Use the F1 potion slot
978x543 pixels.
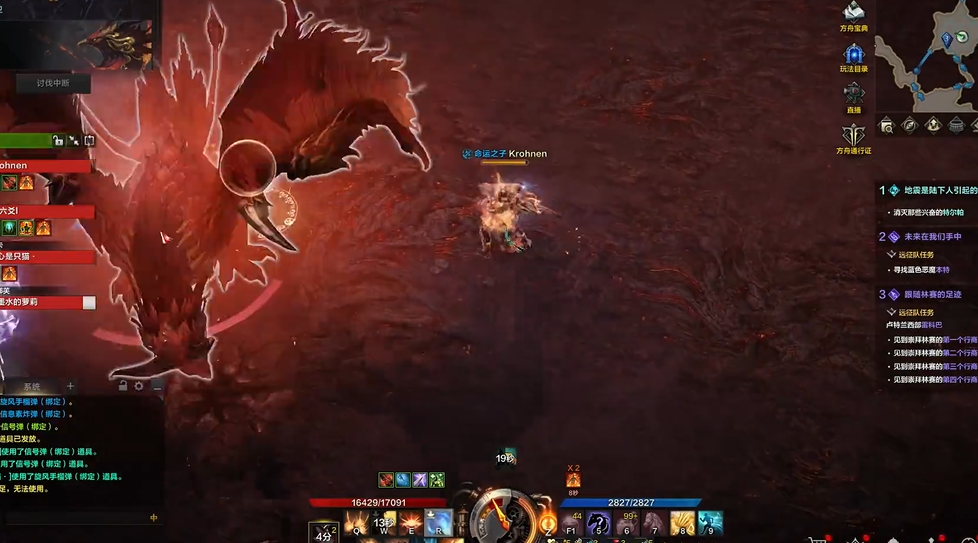pyautogui.click(x=572, y=522)
